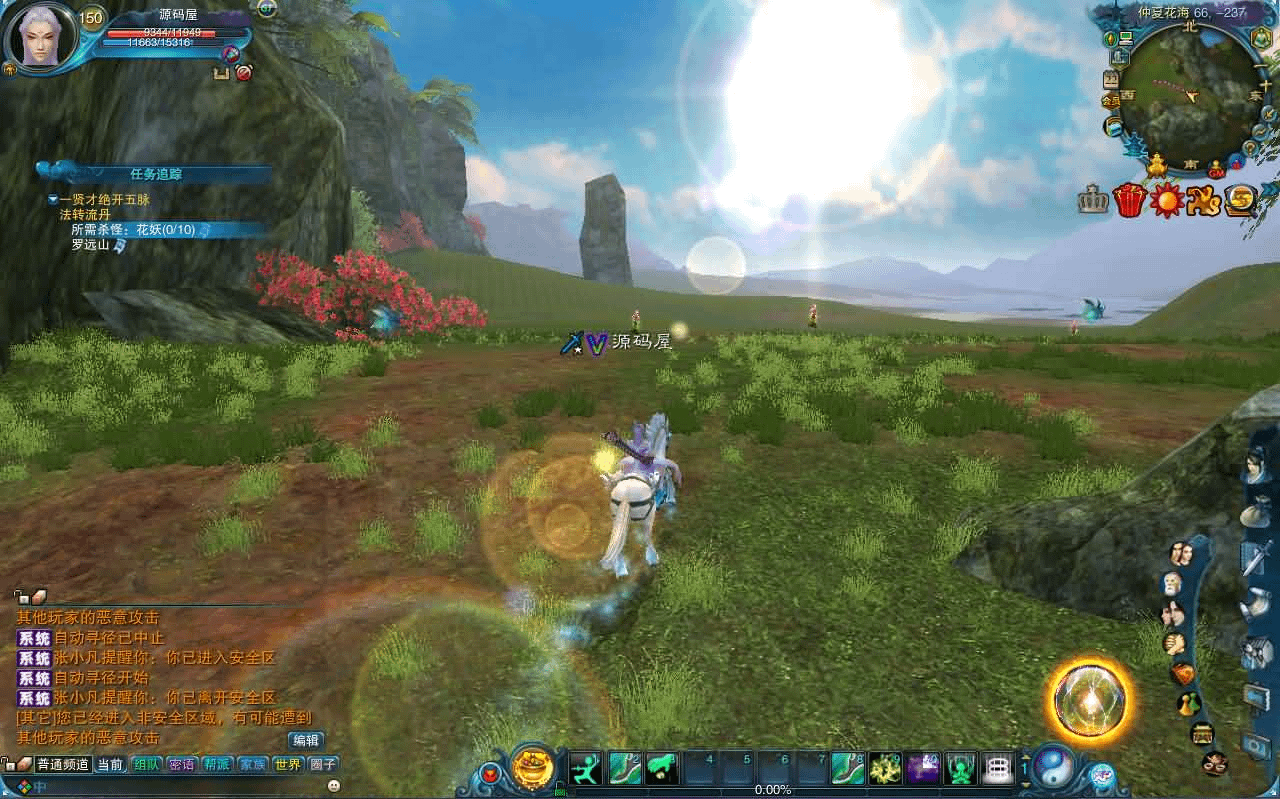Activate the glowing golden orb button
The height and width of the screenshot is (799, 1280).
1089,699
